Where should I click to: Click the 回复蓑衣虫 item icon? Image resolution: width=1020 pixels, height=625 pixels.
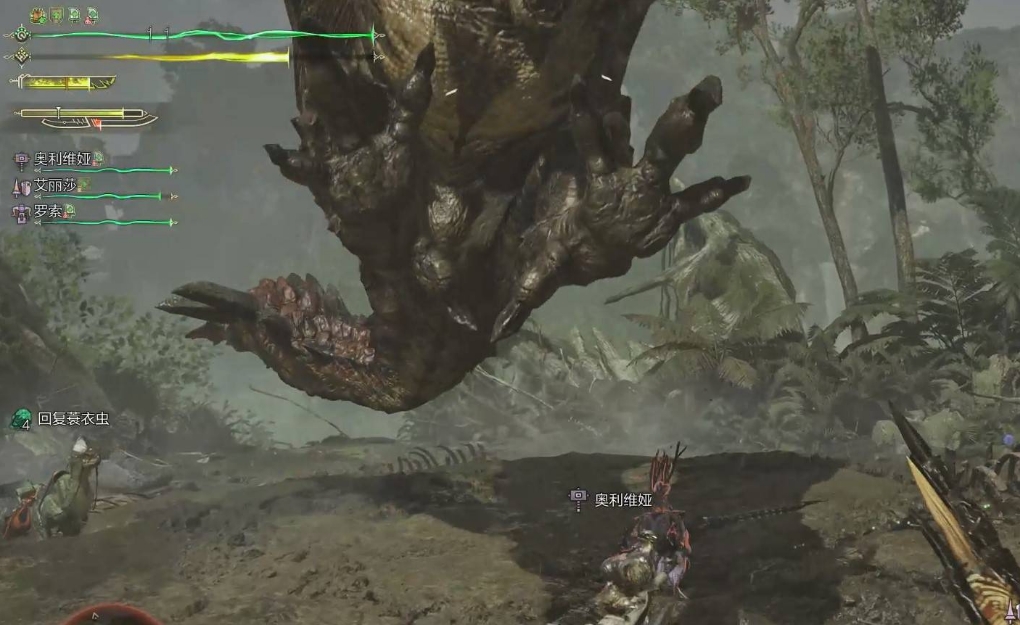(x=21, y=419)
